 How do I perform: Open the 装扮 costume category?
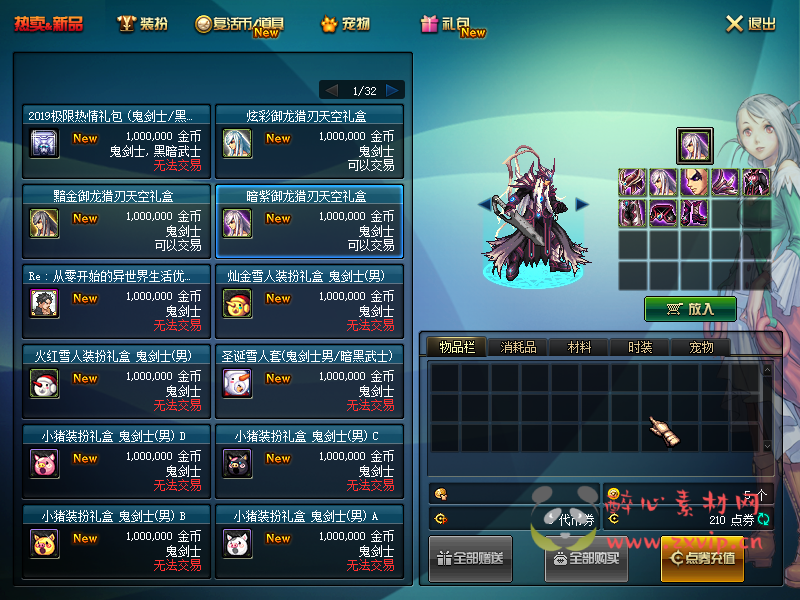click(x=142, y=24)
